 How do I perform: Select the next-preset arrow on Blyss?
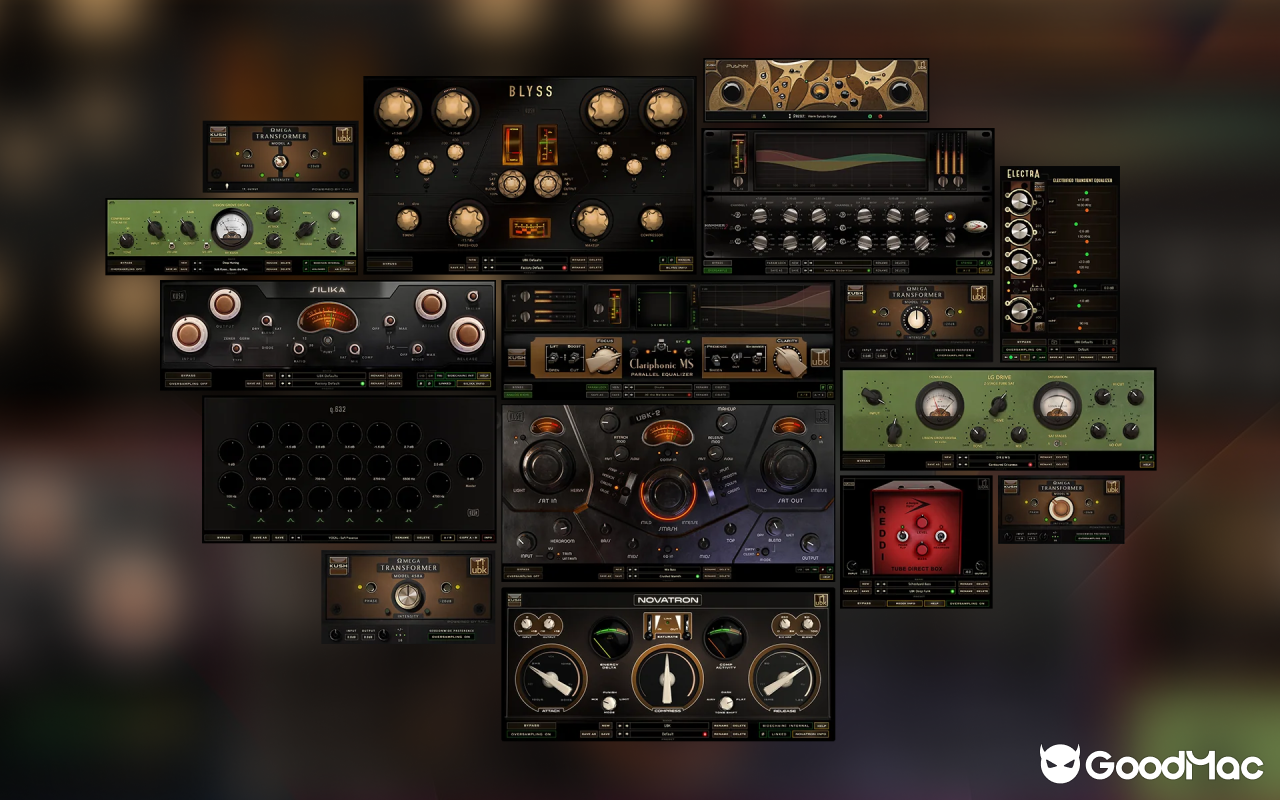click(x=491, y=268)
